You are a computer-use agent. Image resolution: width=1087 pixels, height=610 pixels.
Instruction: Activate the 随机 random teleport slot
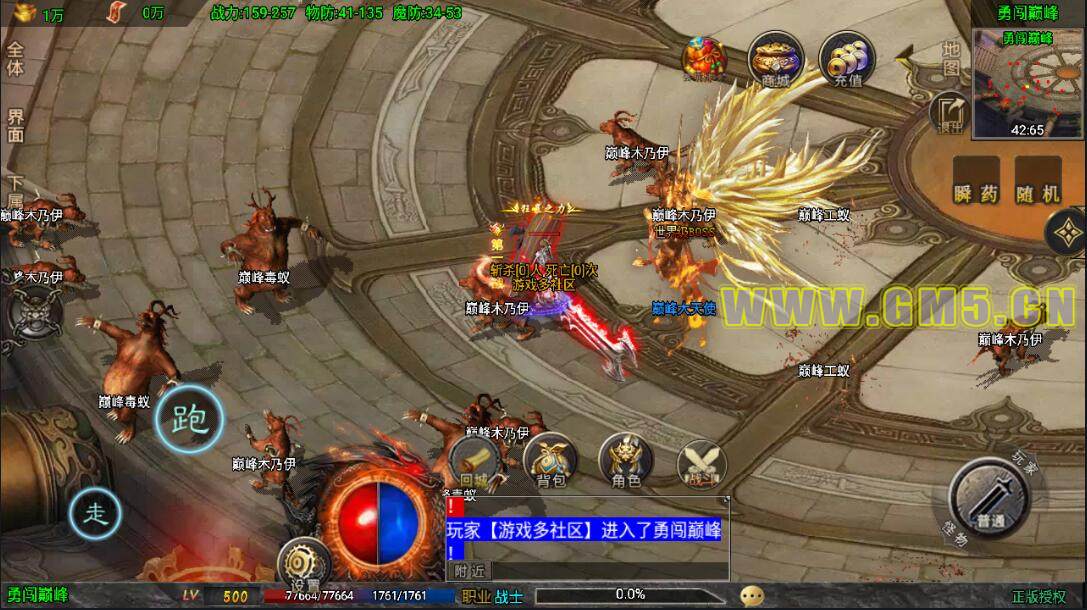pyautogui.click(x=1037, y=182)
